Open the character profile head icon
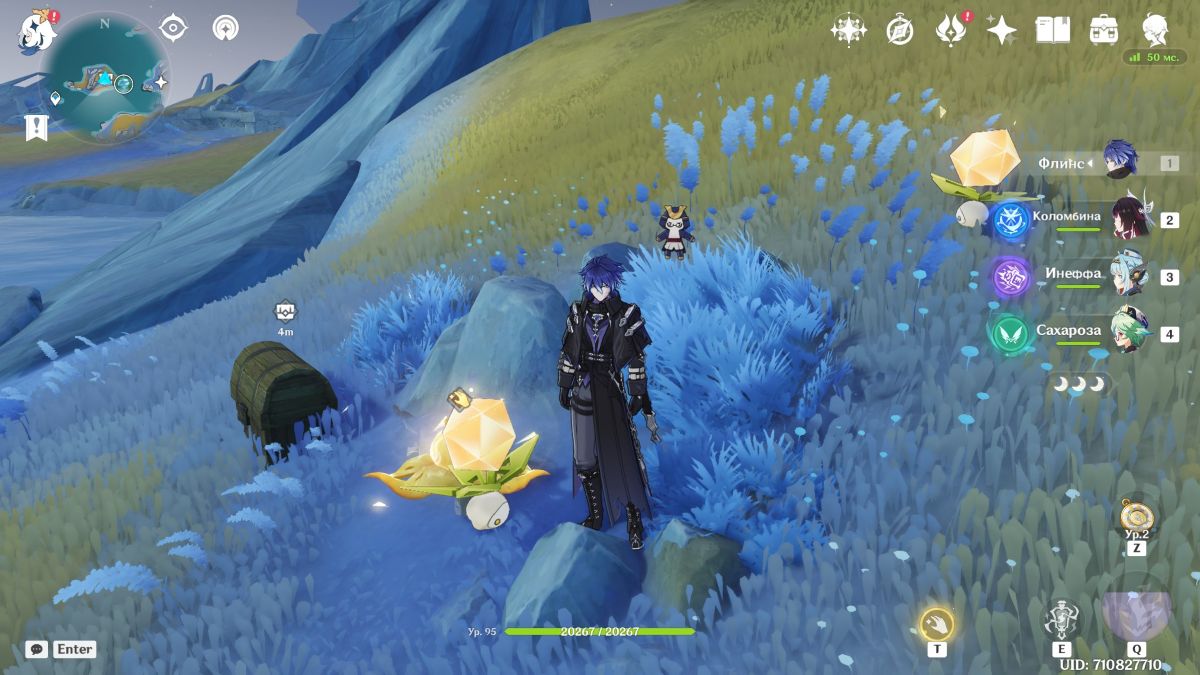Screen dimensions: 1200x675 (x=1156, y=30)
